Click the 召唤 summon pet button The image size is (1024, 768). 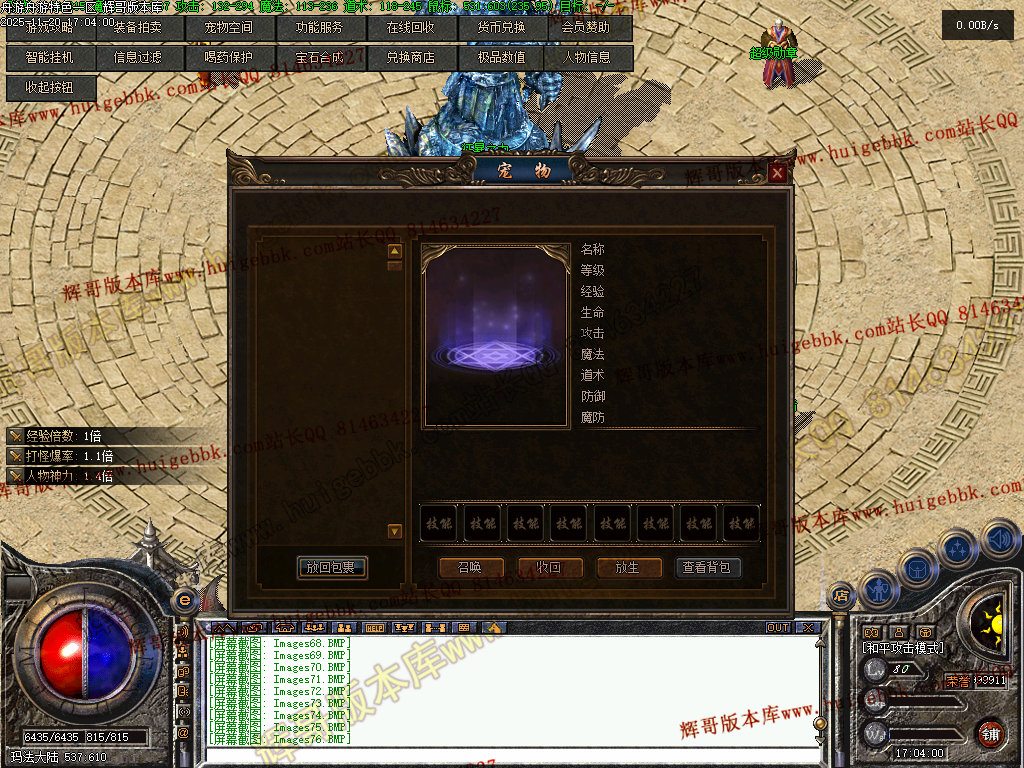click(469, 568)
